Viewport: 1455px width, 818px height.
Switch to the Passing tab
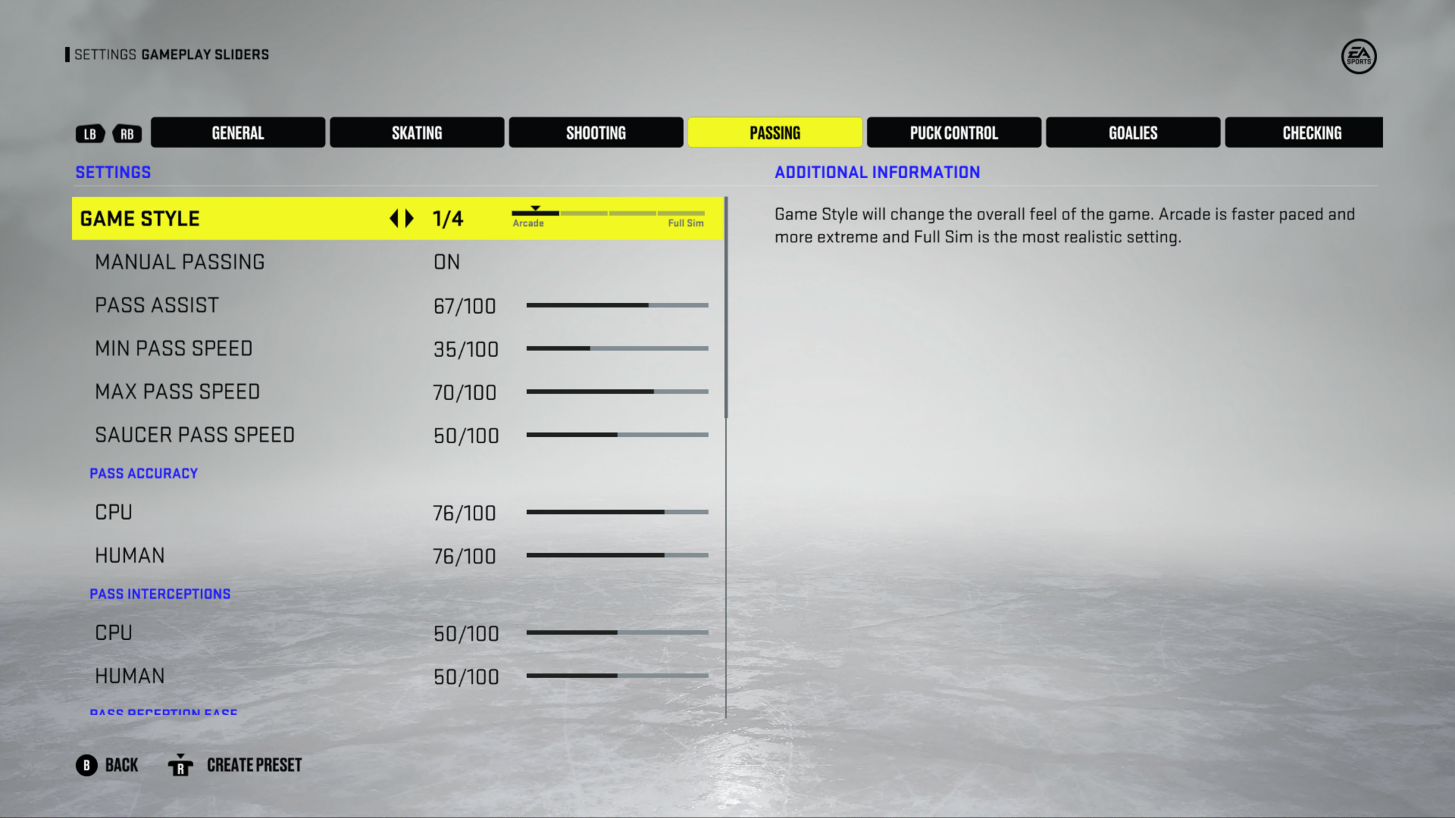tap(774, 132)
